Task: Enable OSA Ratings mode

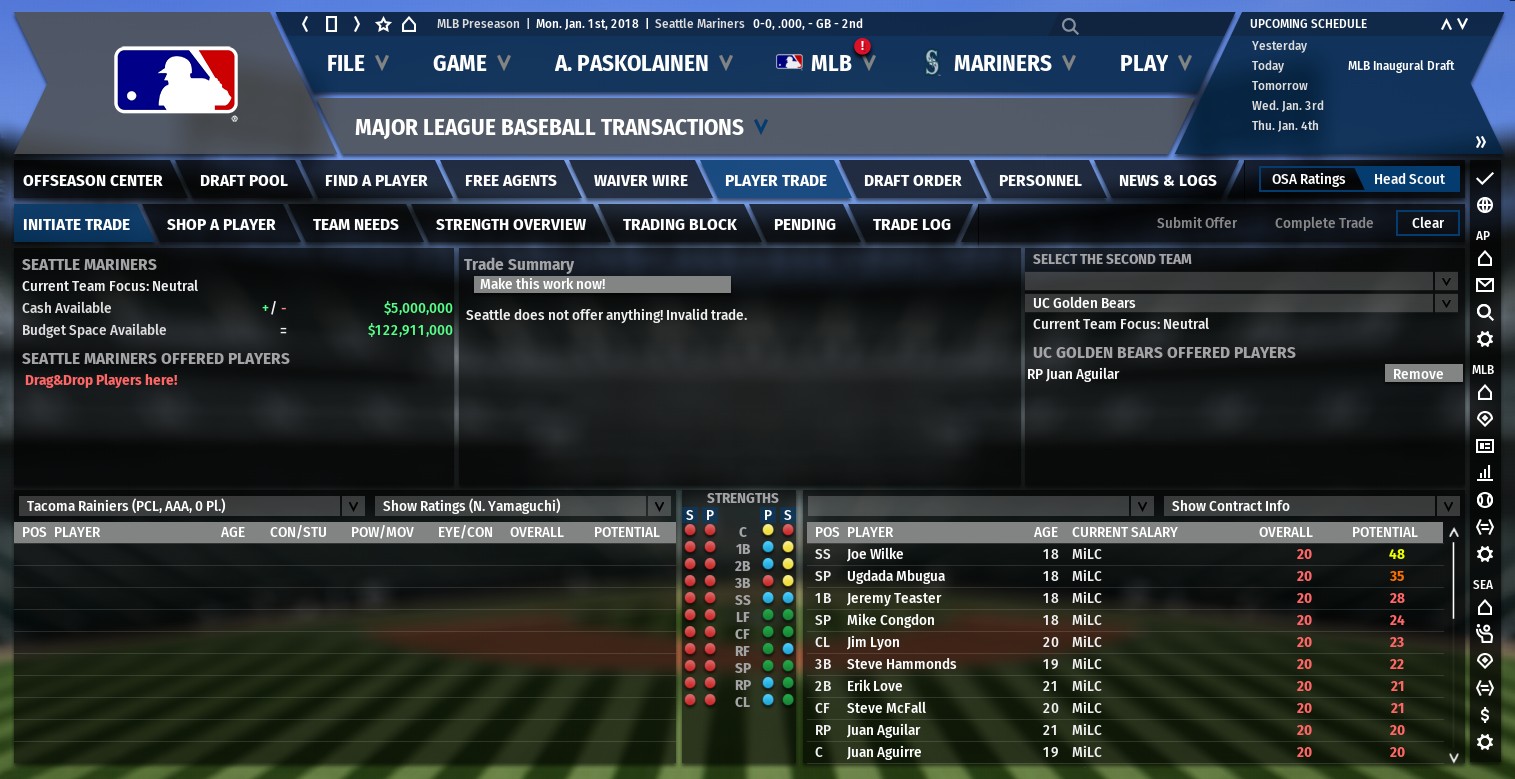Action: (1308, 180)
